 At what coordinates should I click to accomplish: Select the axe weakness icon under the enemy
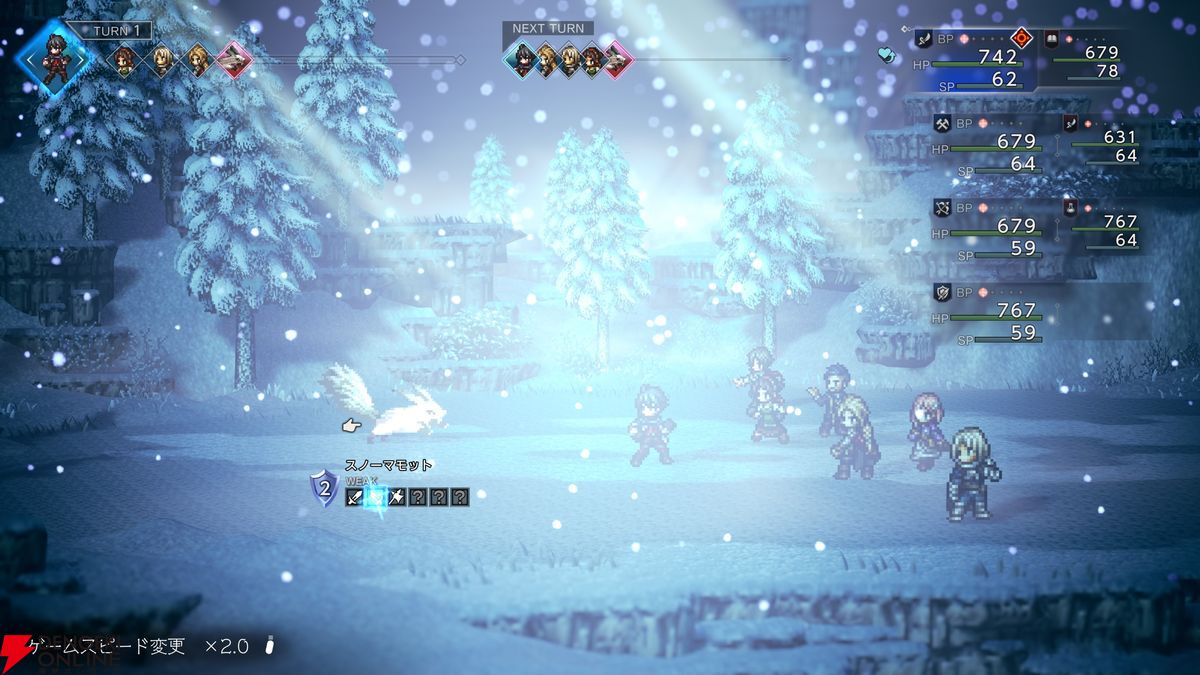pos(397,497)
